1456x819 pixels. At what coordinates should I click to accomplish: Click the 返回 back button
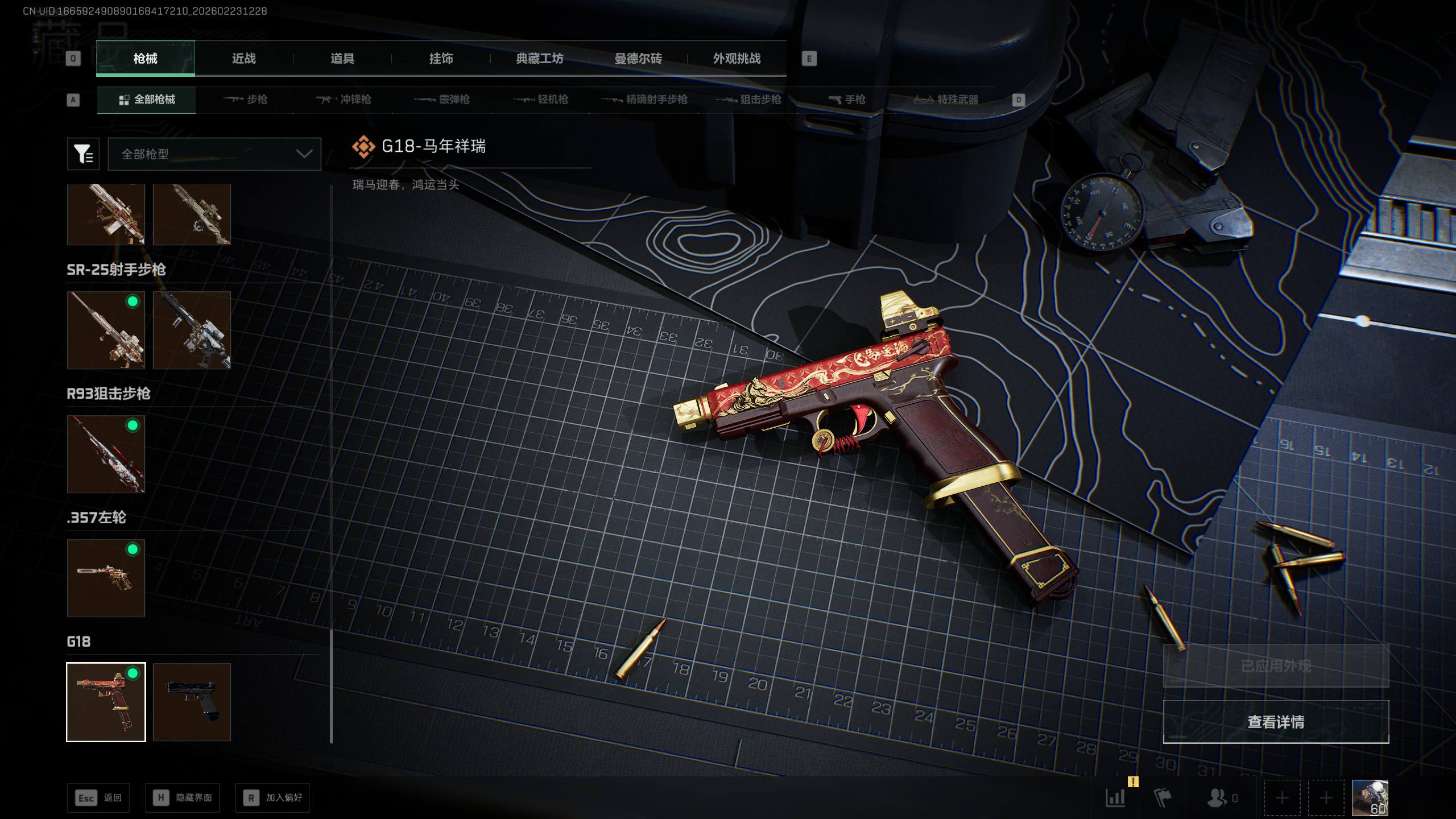pos(98,798)
